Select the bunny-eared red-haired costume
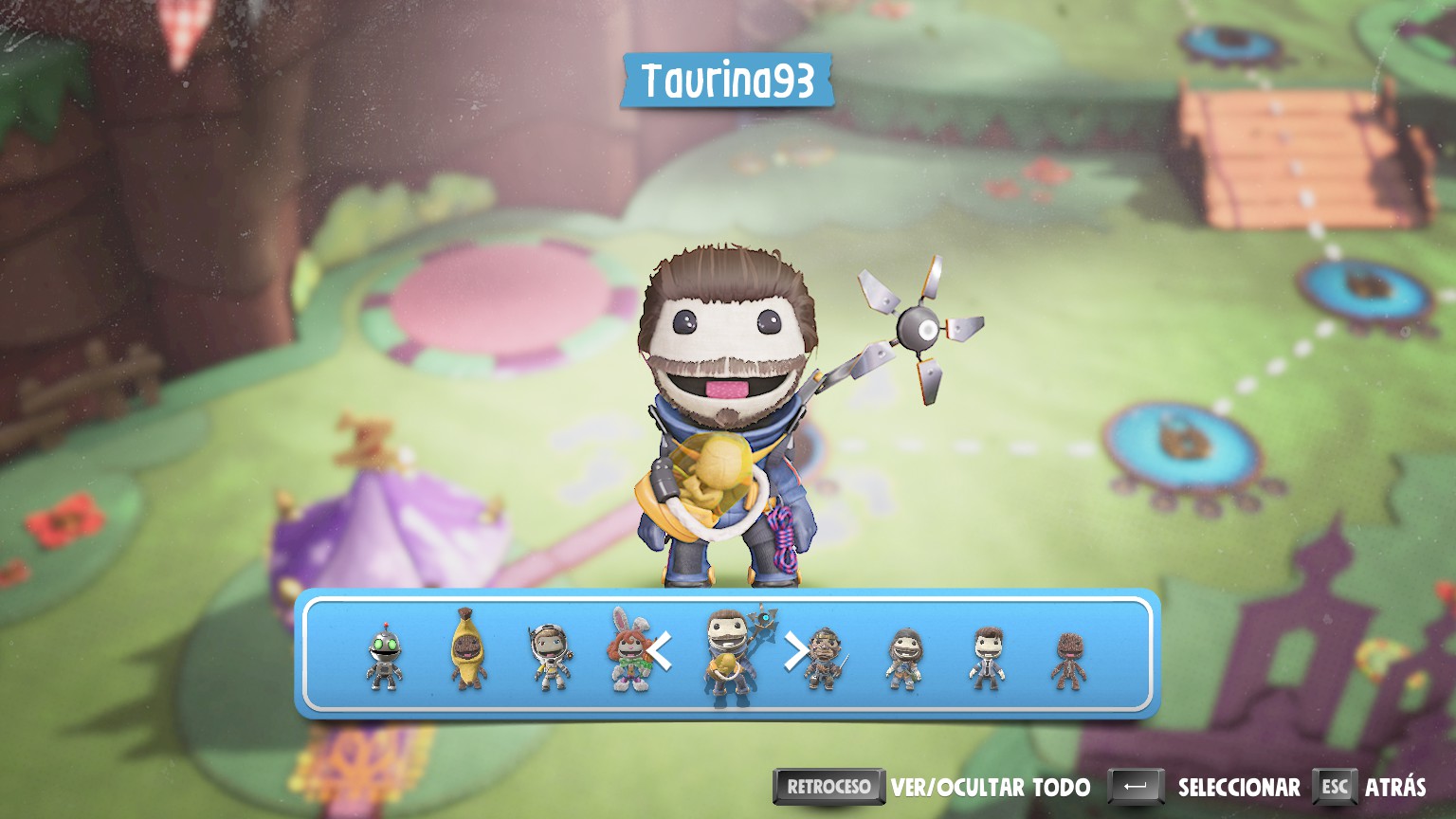 click(628, 650)
